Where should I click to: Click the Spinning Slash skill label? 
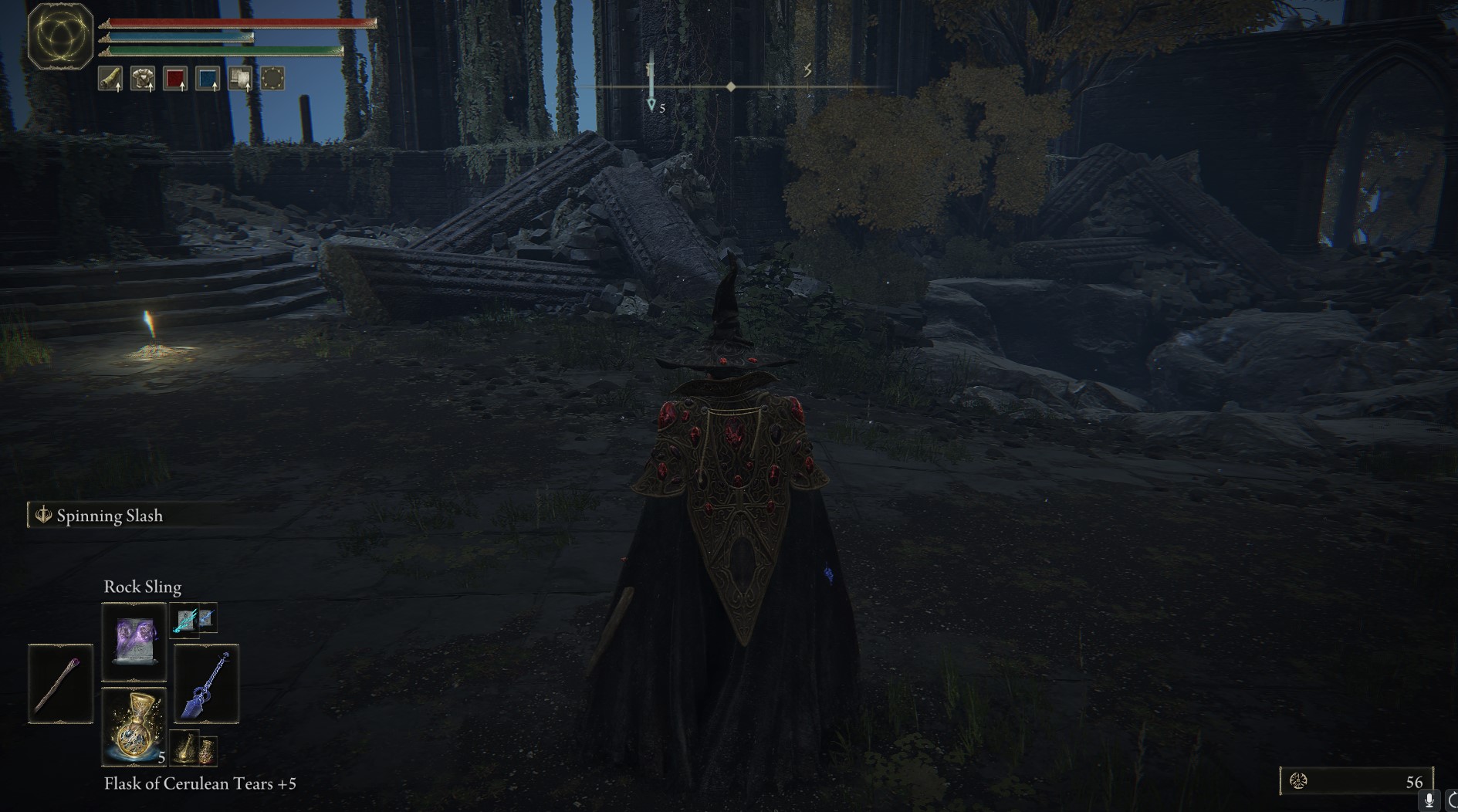pyautogui.click(x=109, y=516)
